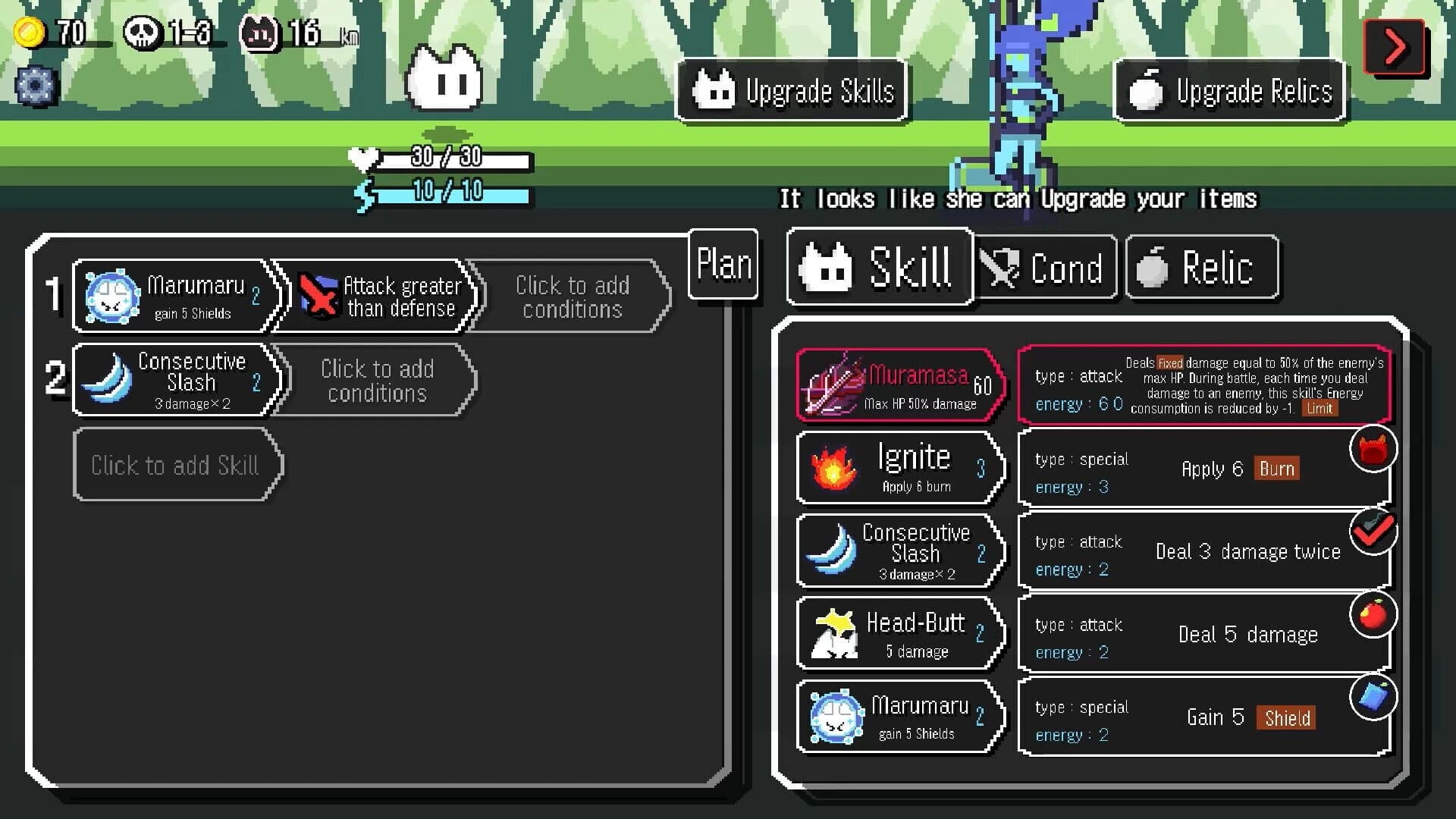Toggle the checkmark badge on Consecutive Slash
Screen dimensions: 1456x819
[1375, 531]
